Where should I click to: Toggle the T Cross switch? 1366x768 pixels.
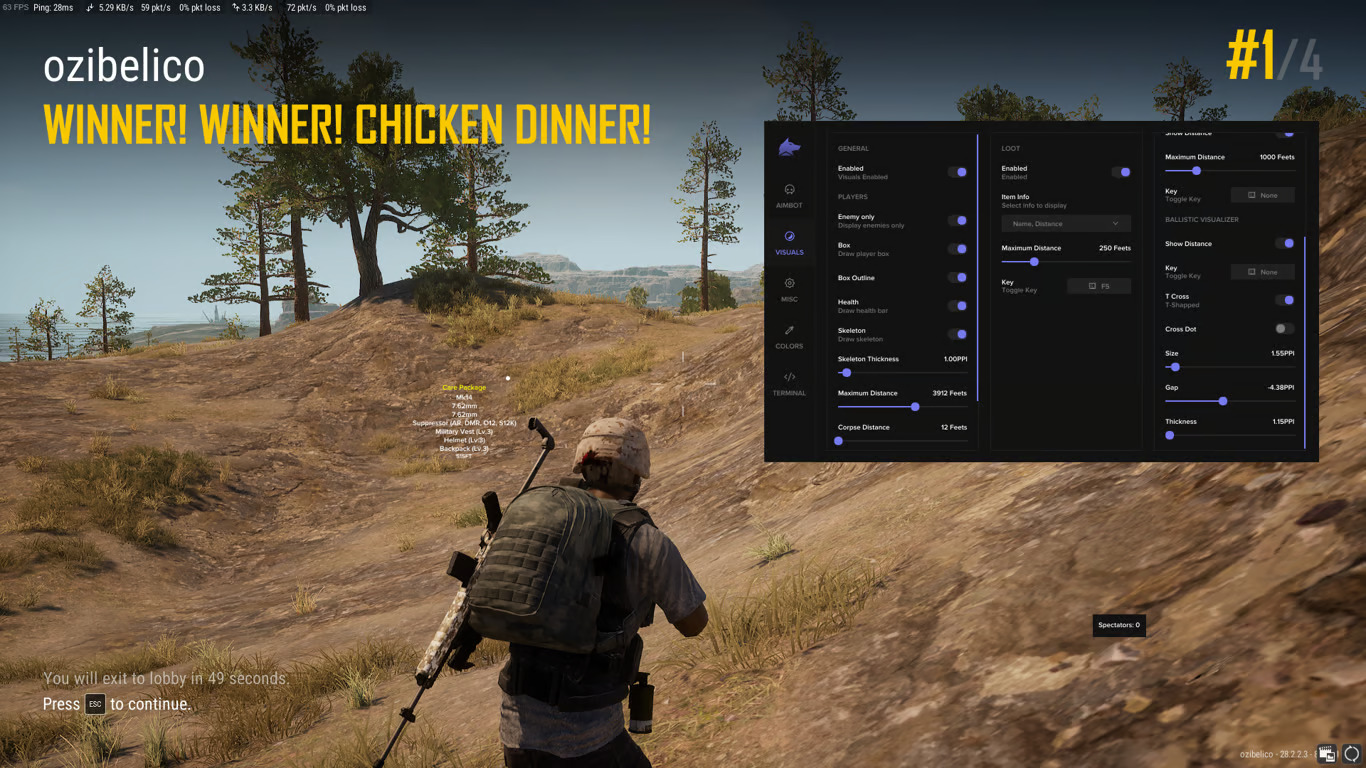(x=1285, y=300)
